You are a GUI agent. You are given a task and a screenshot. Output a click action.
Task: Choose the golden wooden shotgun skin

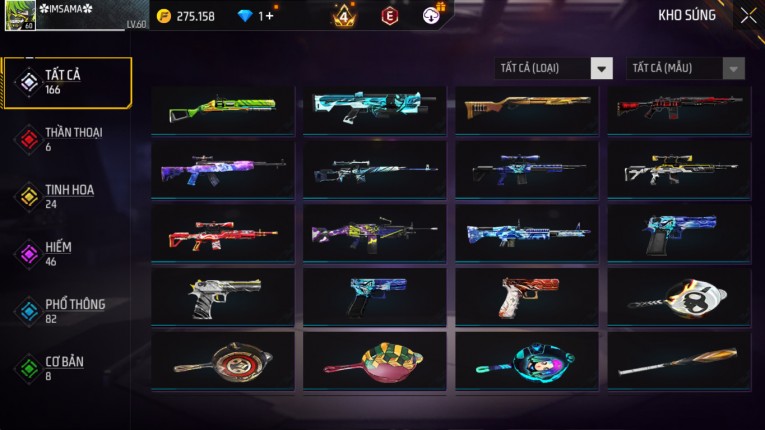(527, 108)
